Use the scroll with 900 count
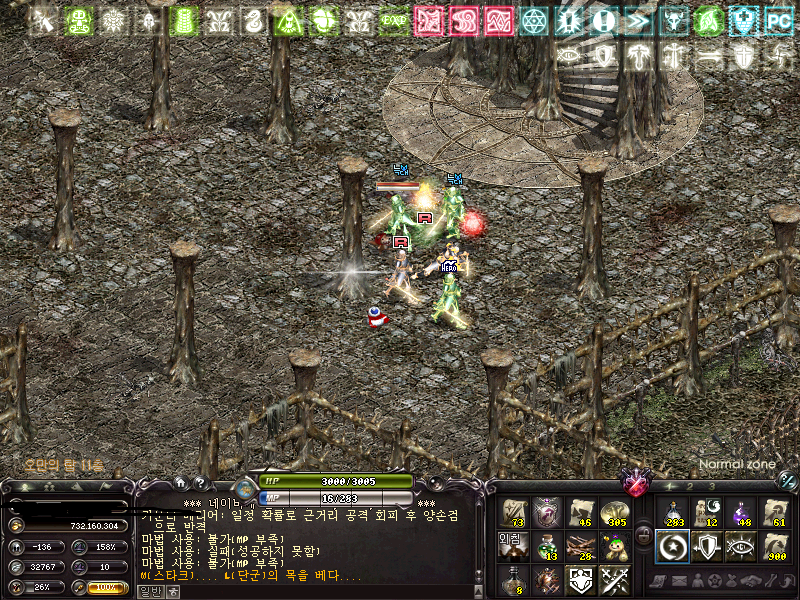 [x=775, y=546]
